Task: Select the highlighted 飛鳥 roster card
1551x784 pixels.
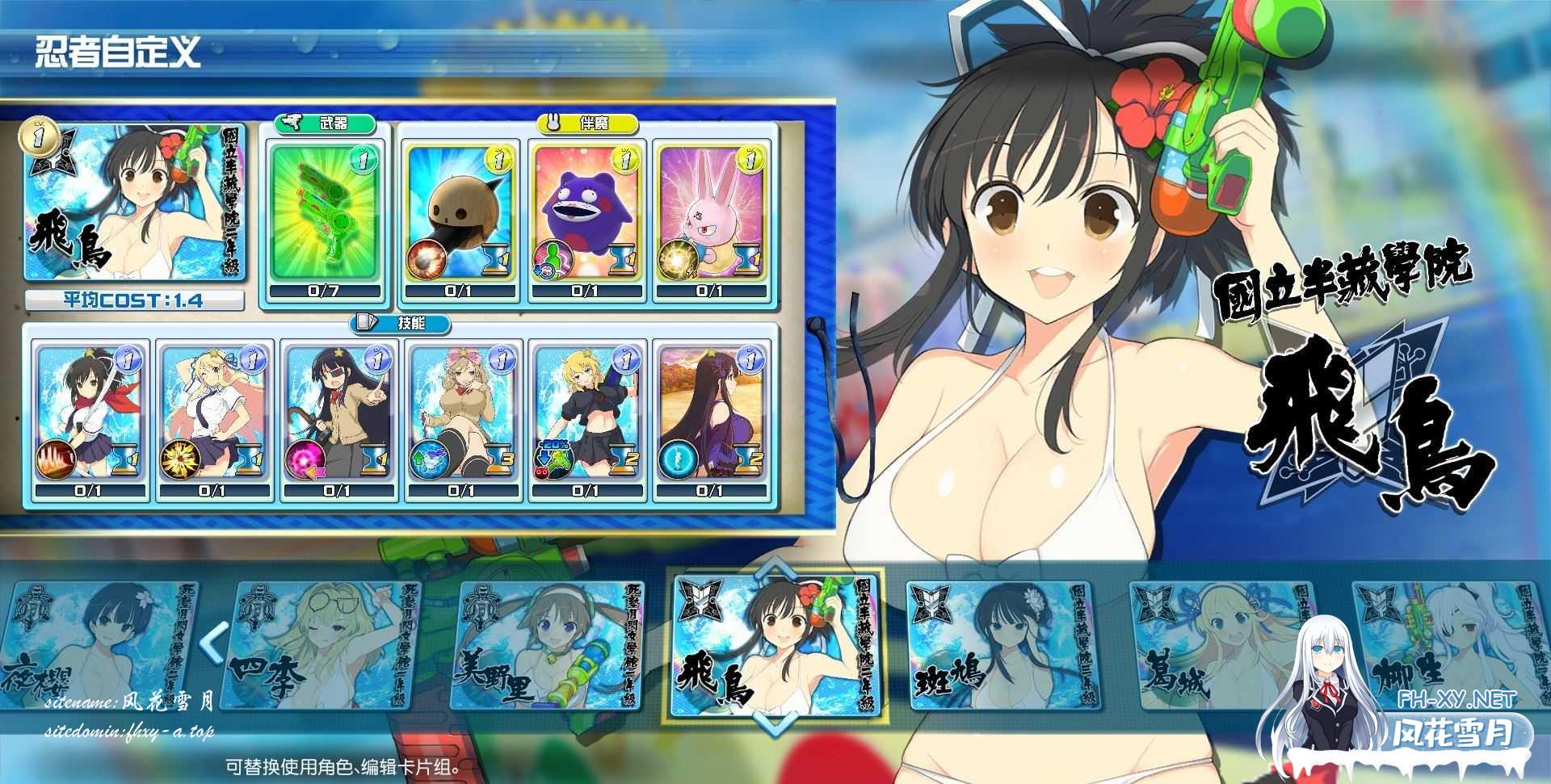Action: (x=775, y=644)
